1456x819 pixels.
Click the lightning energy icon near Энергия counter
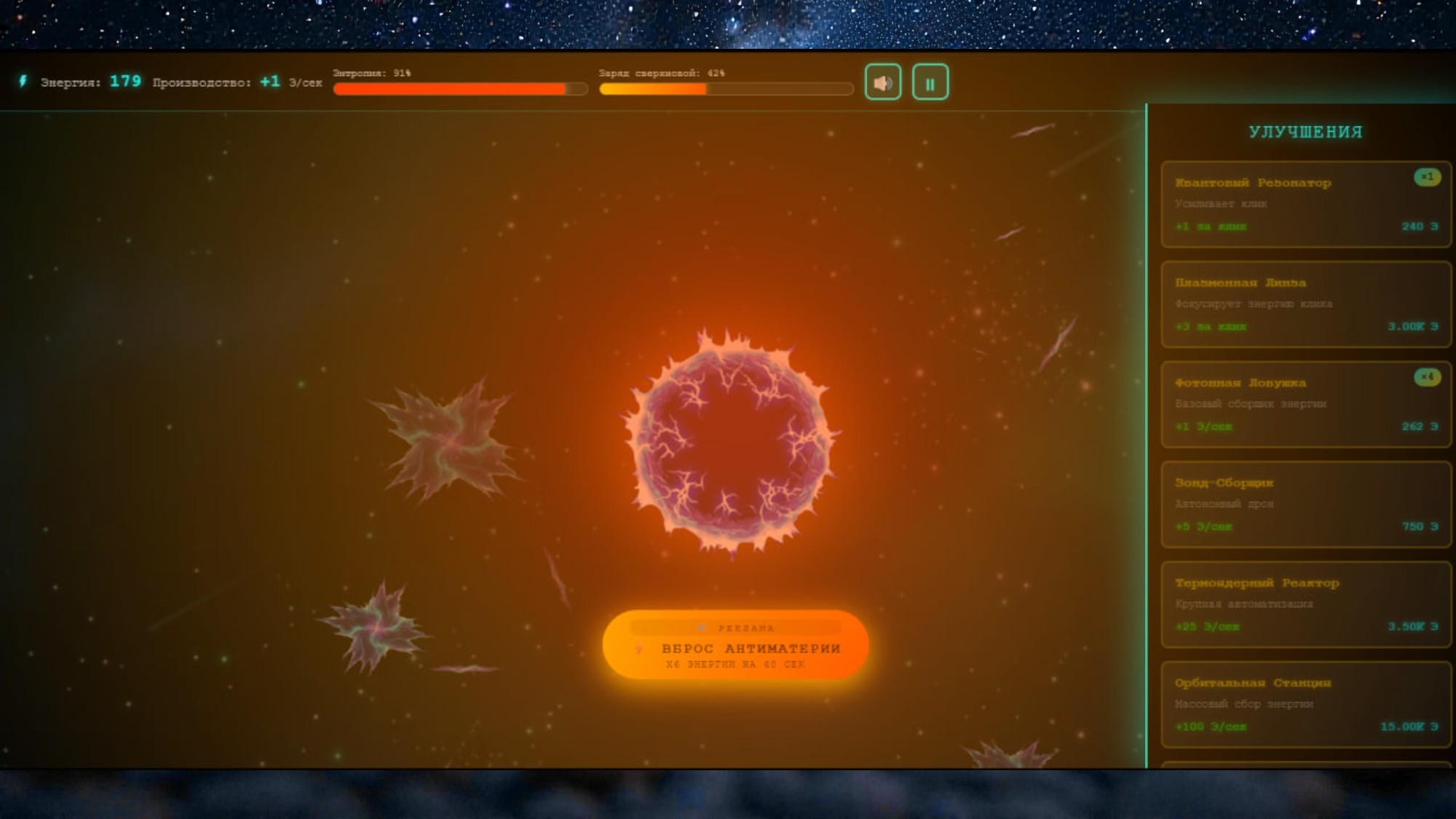[x=23, y=82]
